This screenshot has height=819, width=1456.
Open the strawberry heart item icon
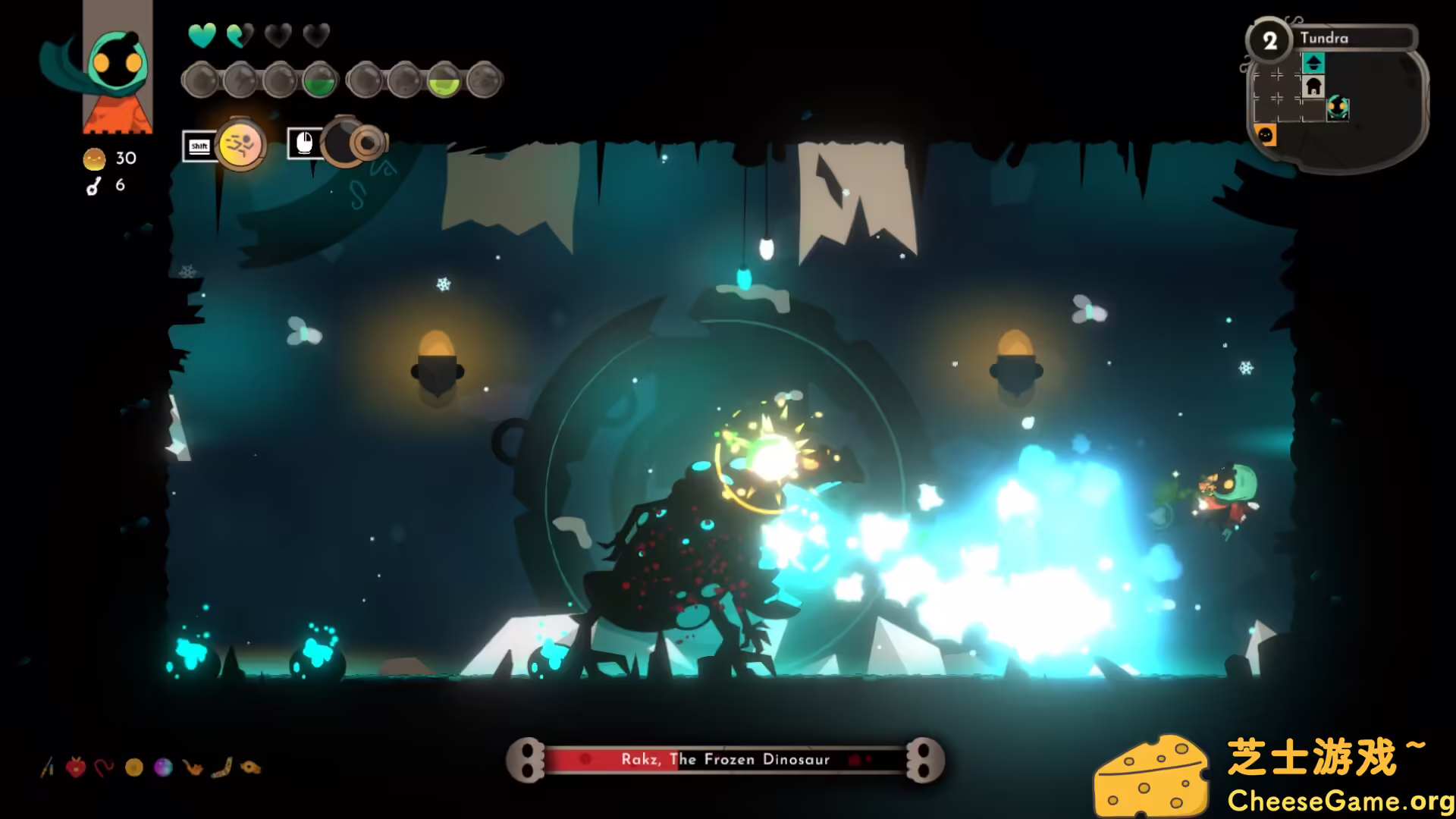[77, 766]
